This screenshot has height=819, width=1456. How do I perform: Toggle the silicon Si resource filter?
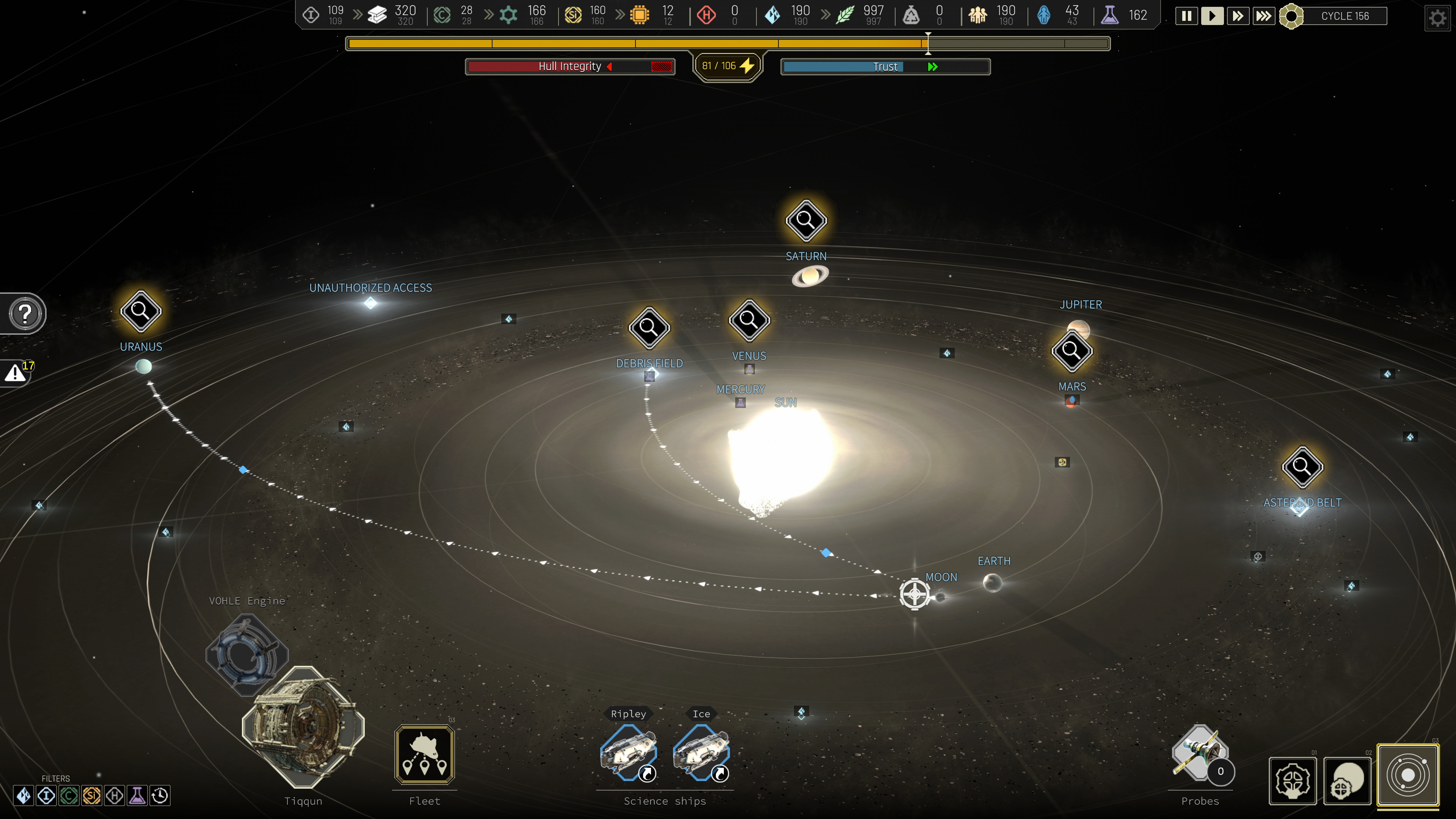(91, 796)
